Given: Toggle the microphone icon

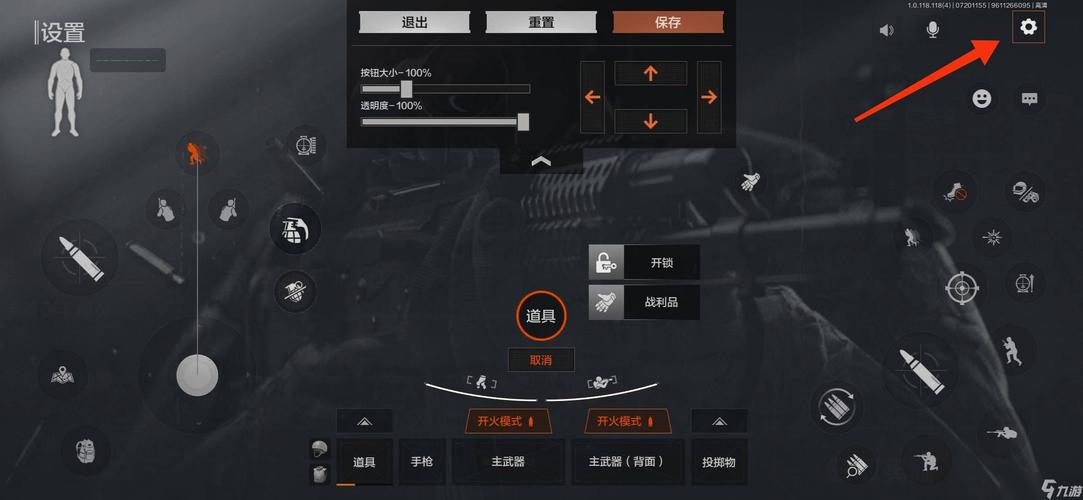Looking at the screenshot, I should pos(932,30).
